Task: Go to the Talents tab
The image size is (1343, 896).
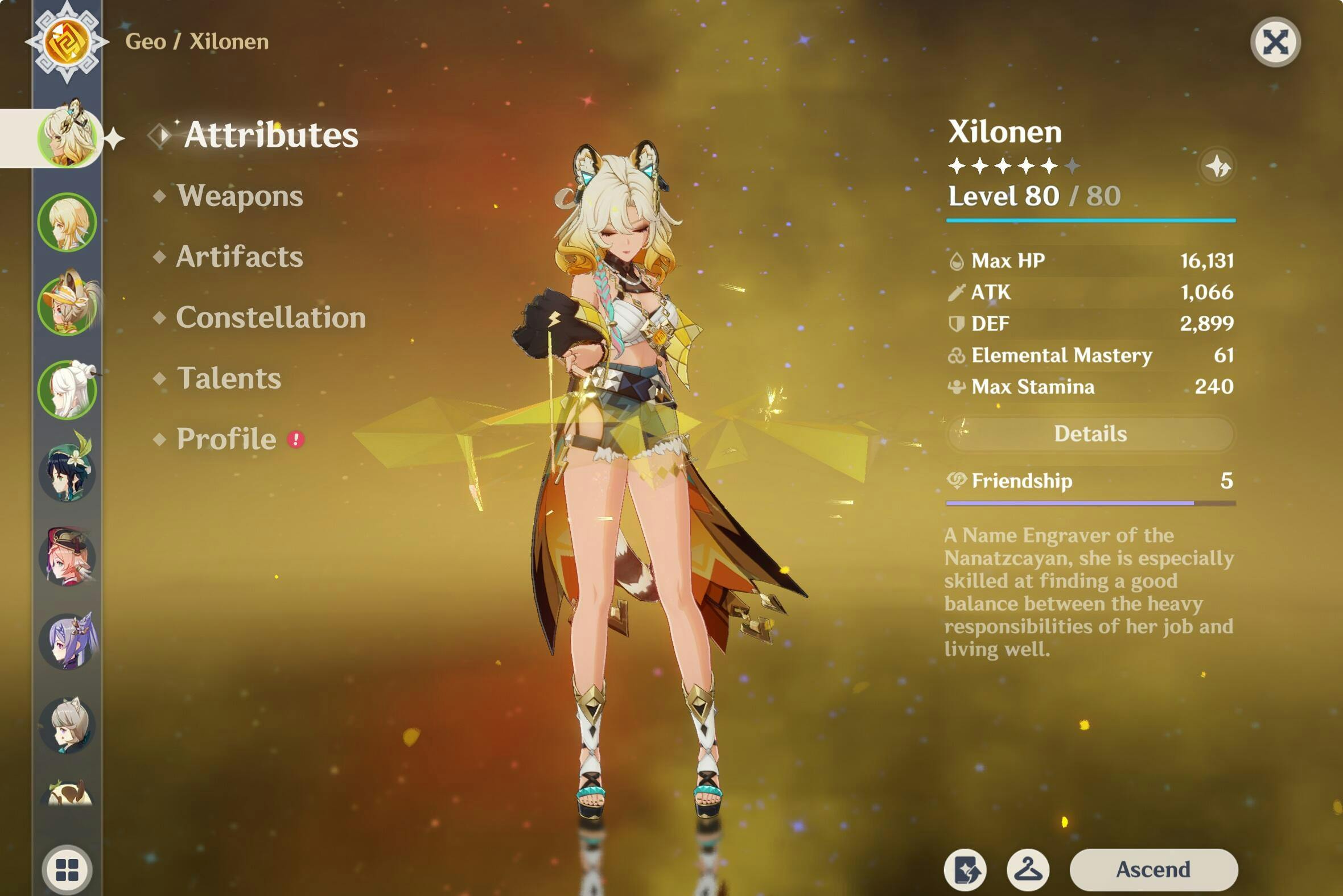Action: click(229, 378)
